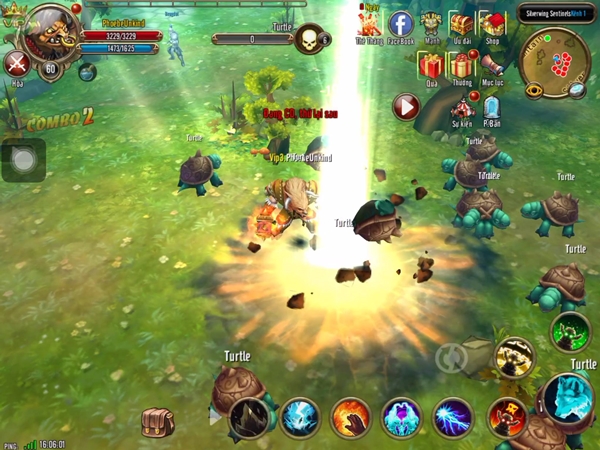Tap the VIP crown badge
The image size is (600, 450).
pos(12,17)
